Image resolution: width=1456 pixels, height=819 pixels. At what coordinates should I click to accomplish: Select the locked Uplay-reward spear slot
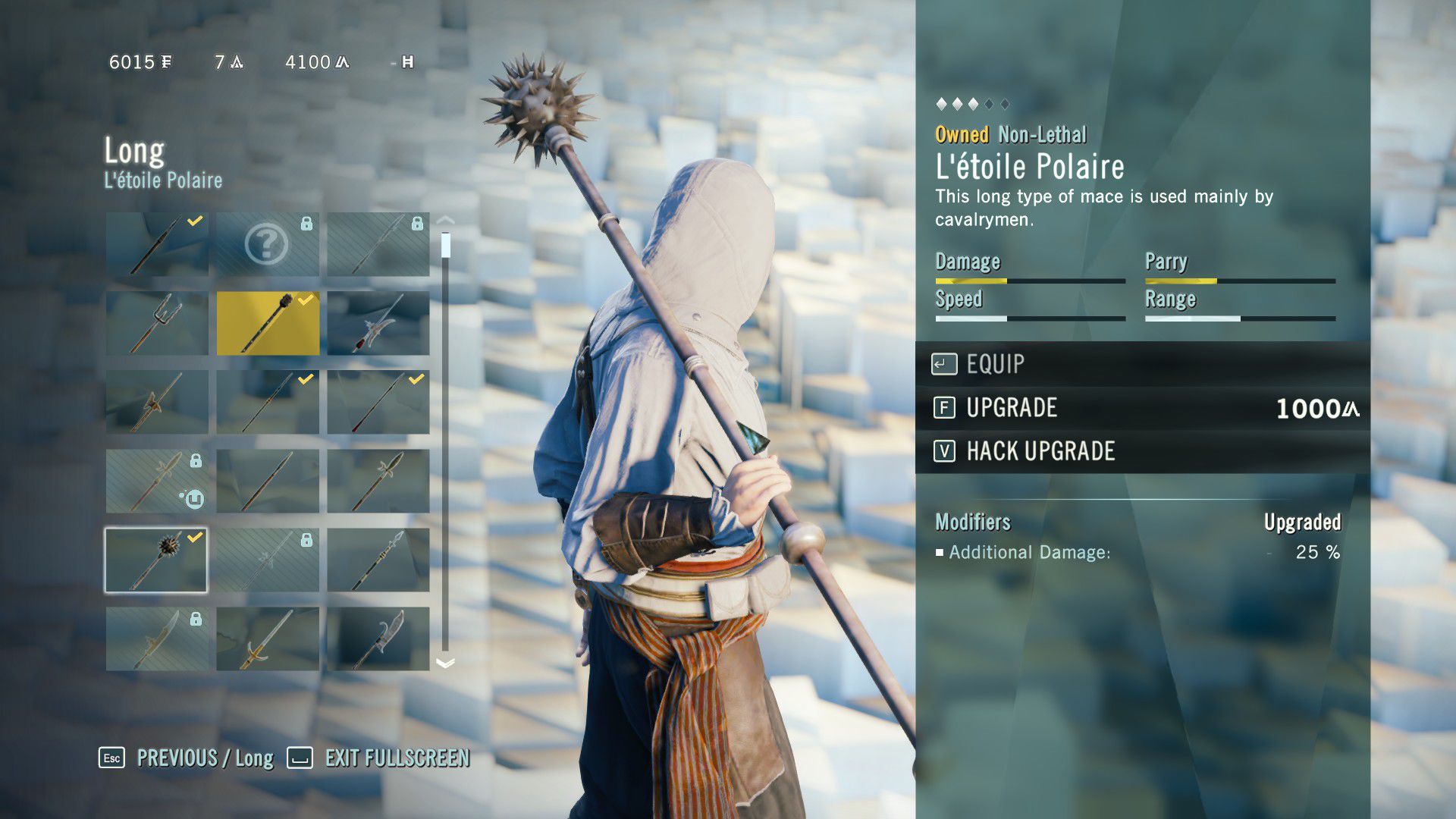157,481
